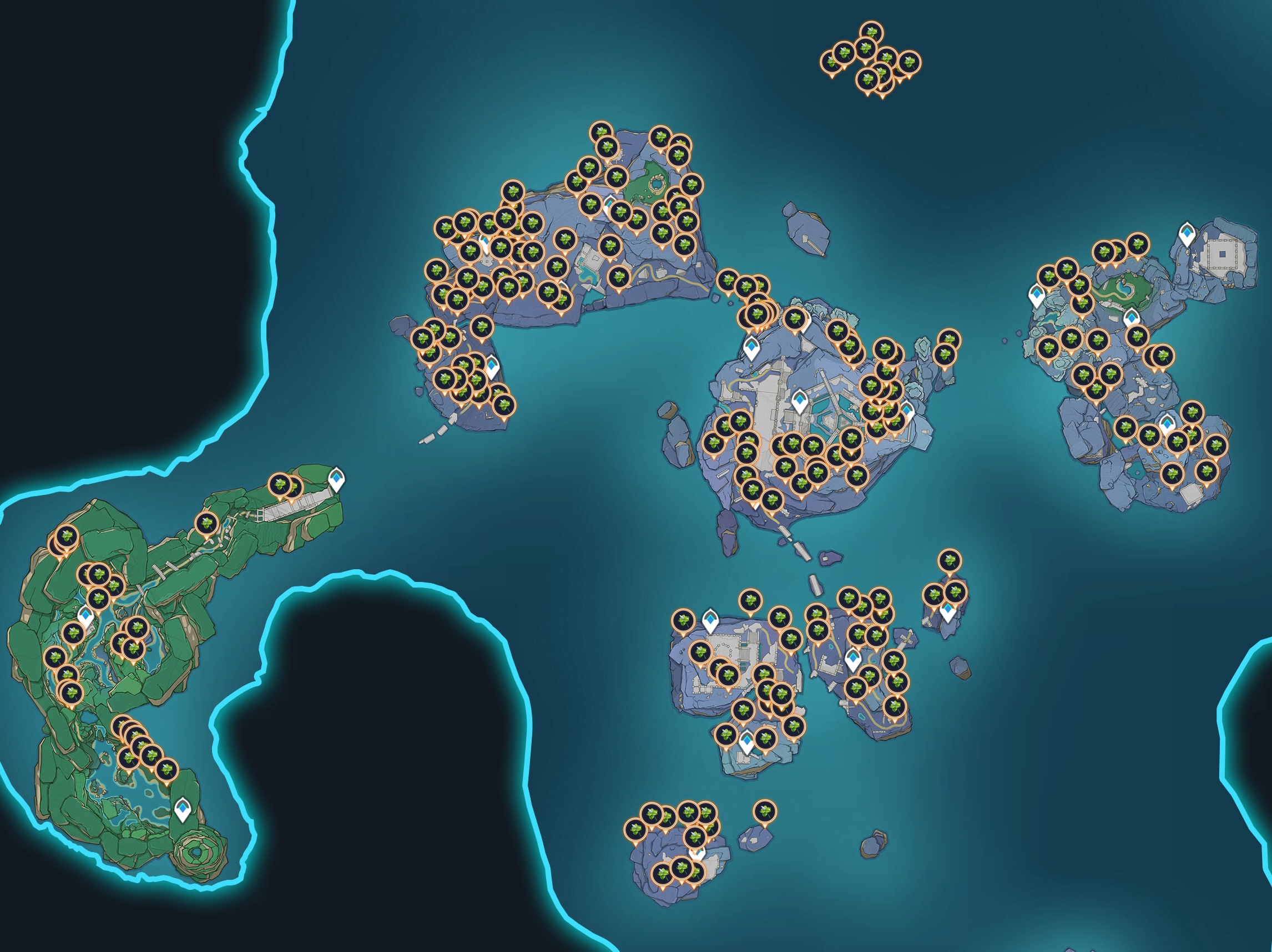Click the waypoint beside the green island's spiral mound

tap(183, 809)
